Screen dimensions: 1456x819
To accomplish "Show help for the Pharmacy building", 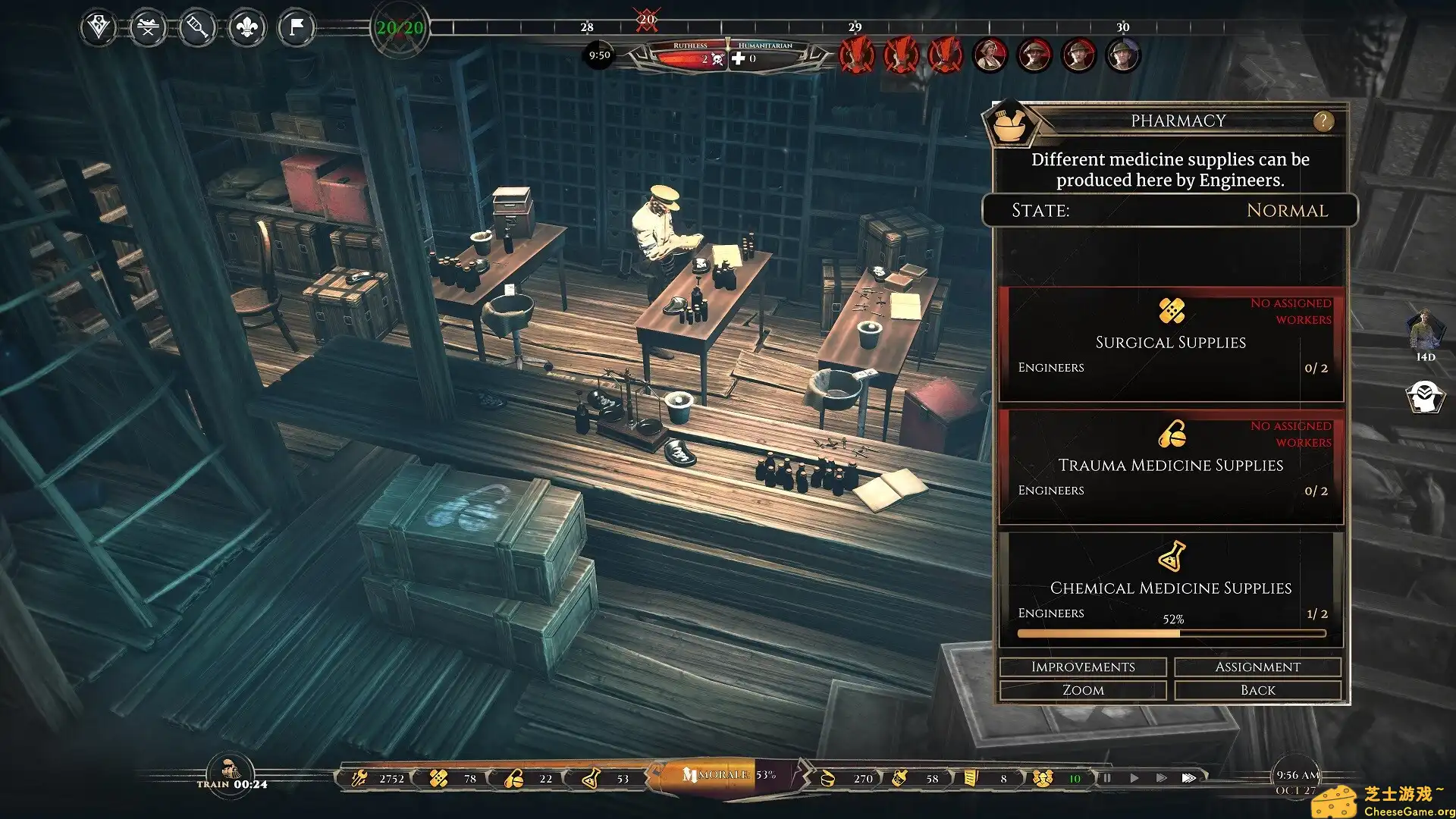I will [1323, 121].
